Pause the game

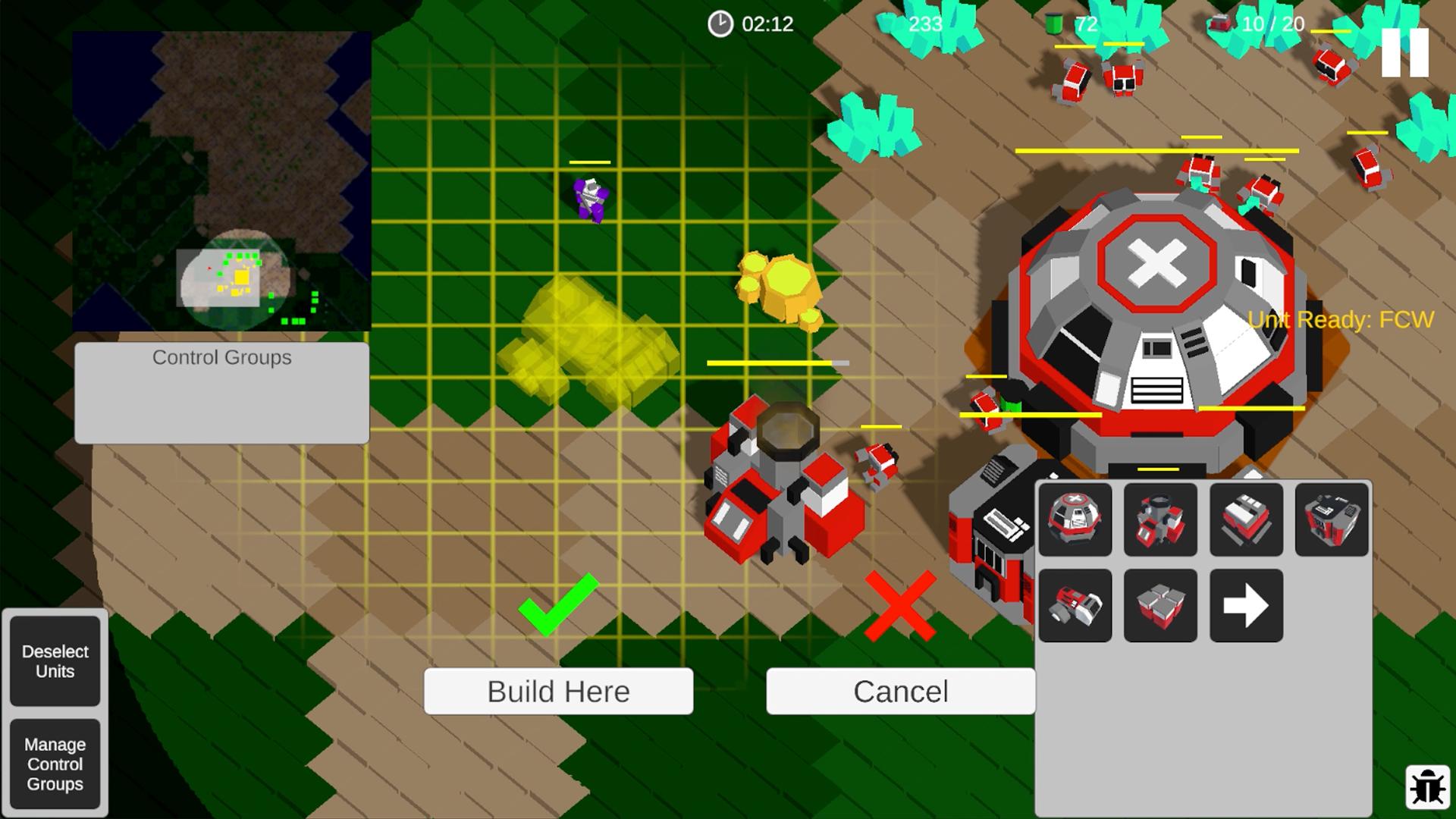[x=1404, y=53]
